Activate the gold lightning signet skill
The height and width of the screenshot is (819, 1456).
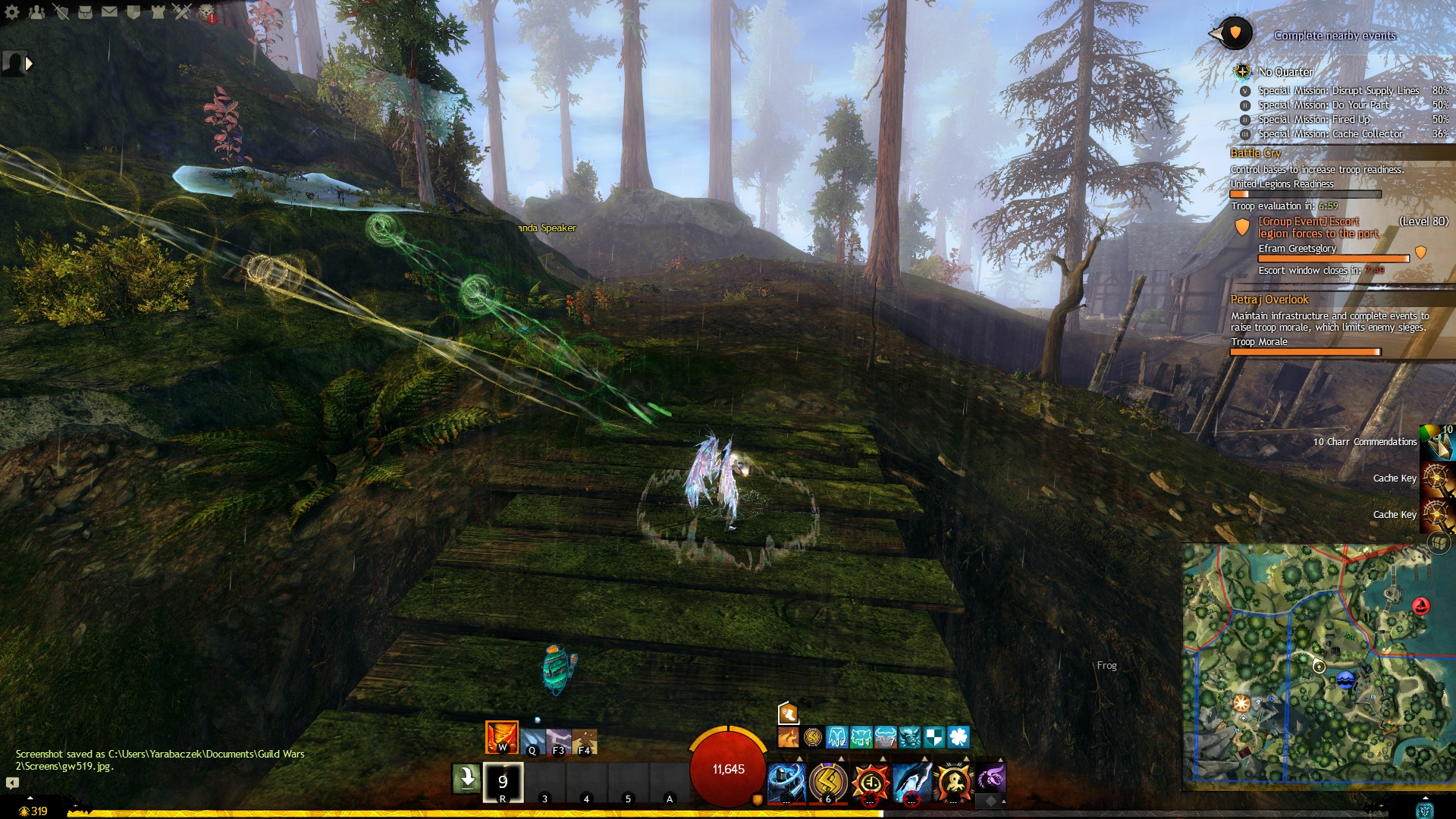827,781
